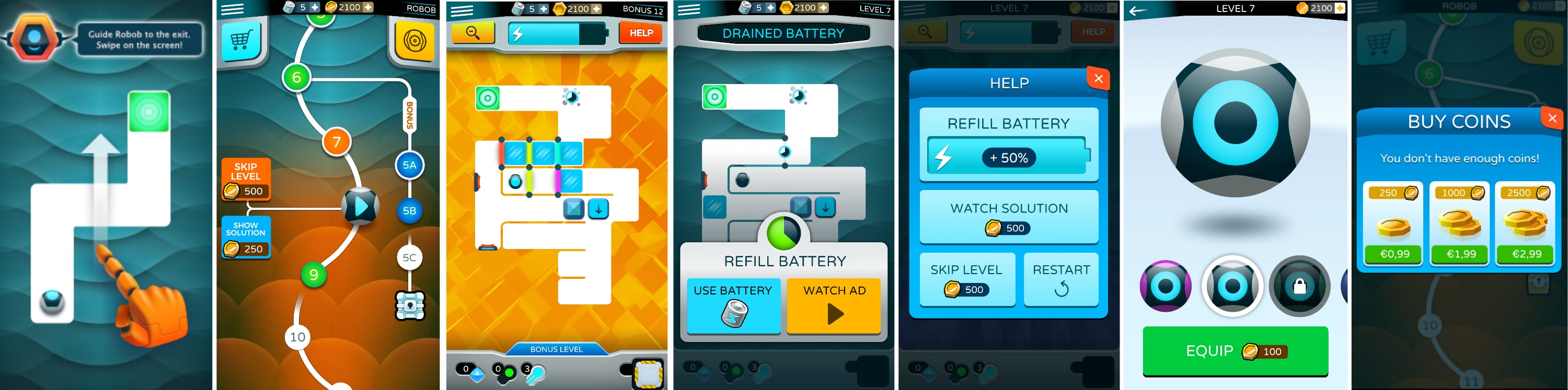This screenshot has width=1568, height=390.
Task: Purchase 2500 coins for €2,99
Action: pyautogui.click(x=1526, y=254)
